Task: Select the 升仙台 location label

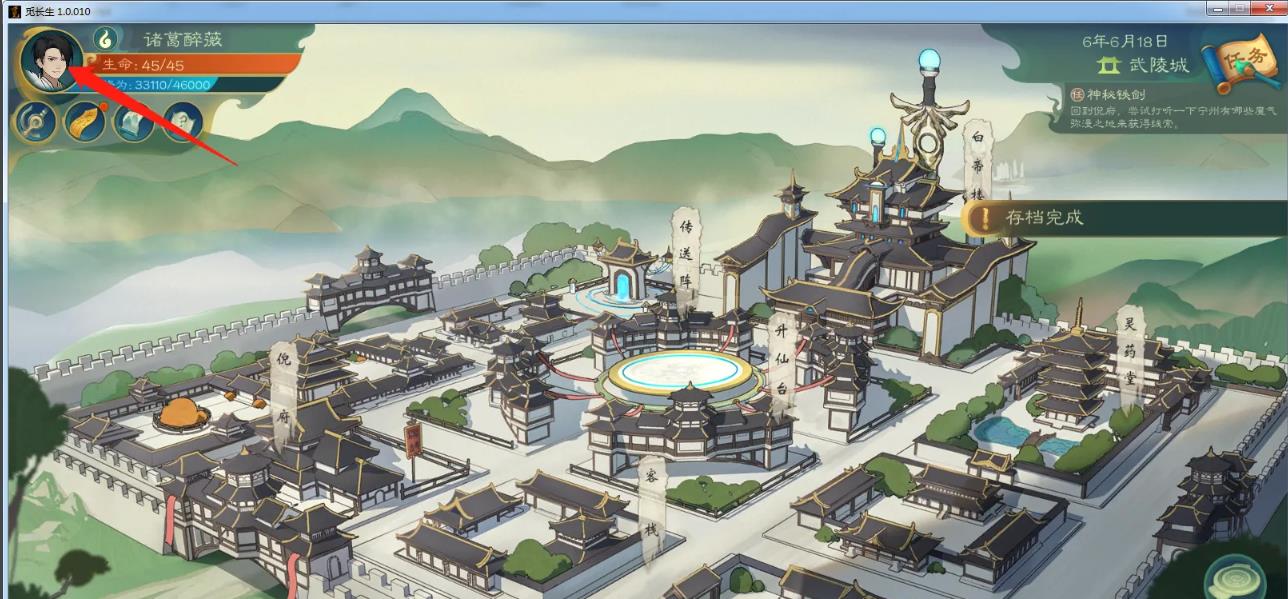Action: (x=780, y=358)
